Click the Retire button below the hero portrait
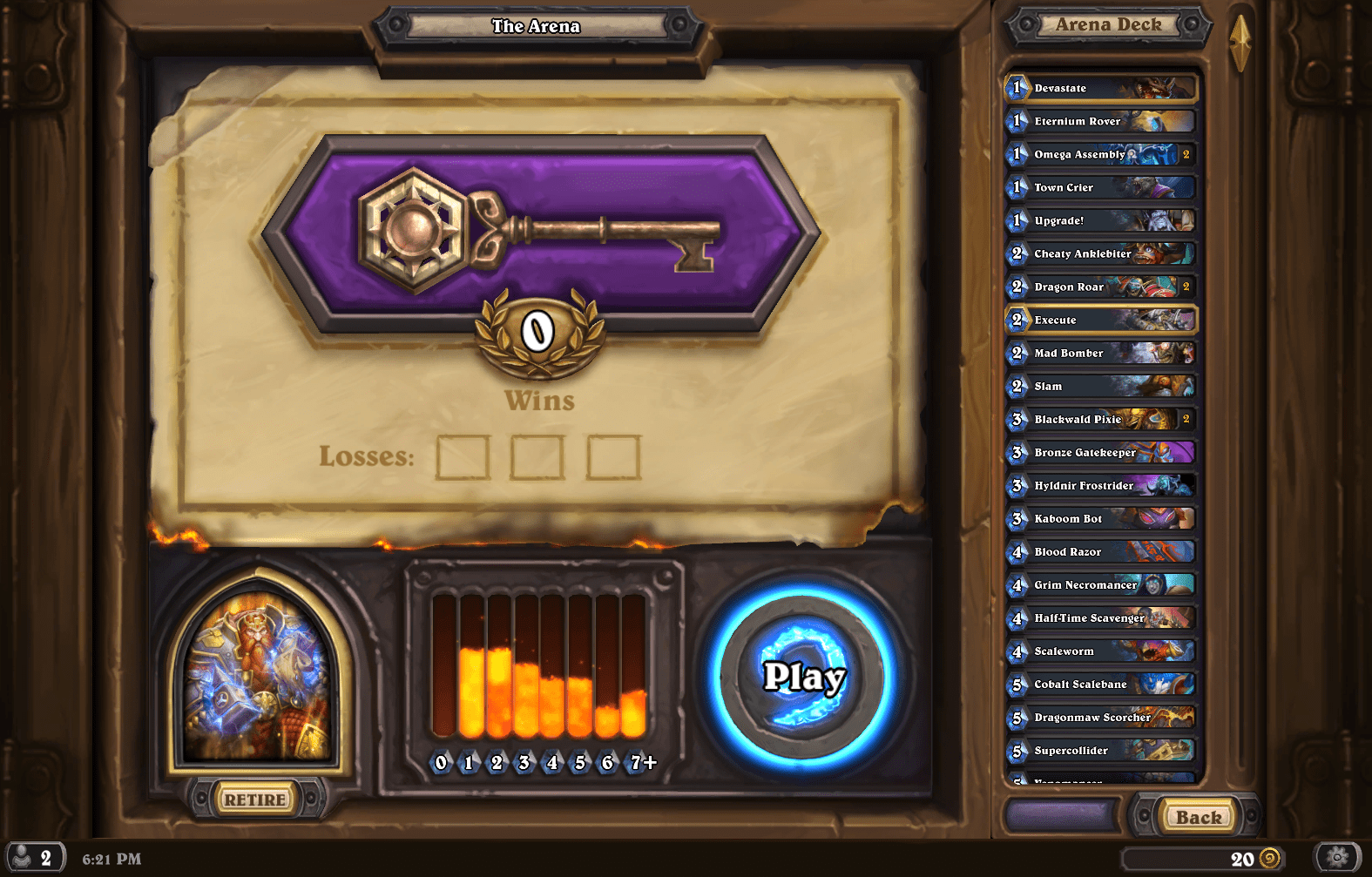This screenshot has width=1372, height=877. (253, 799)
